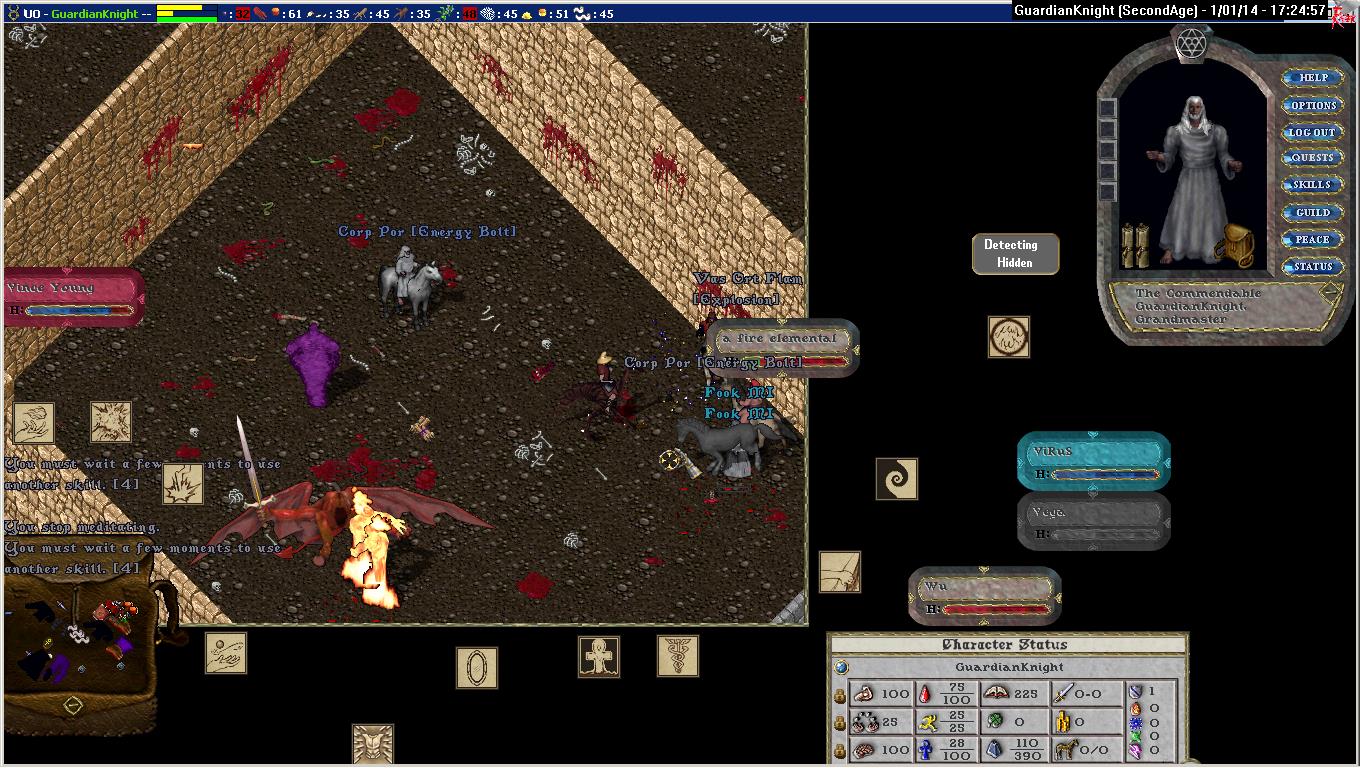Open the OPTIONS window

(x=1313, y=105)
